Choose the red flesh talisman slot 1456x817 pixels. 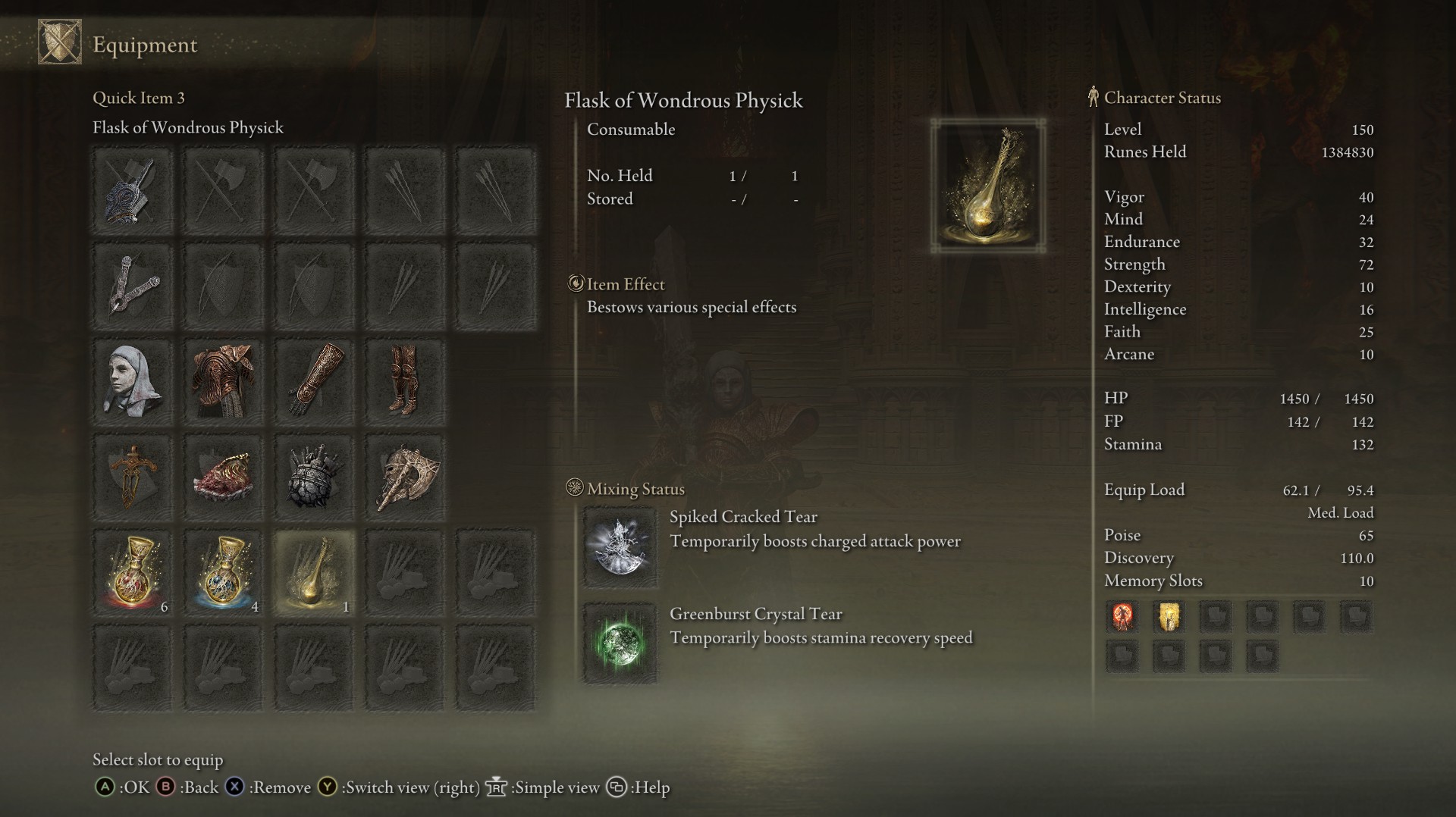tap(224, 477)
